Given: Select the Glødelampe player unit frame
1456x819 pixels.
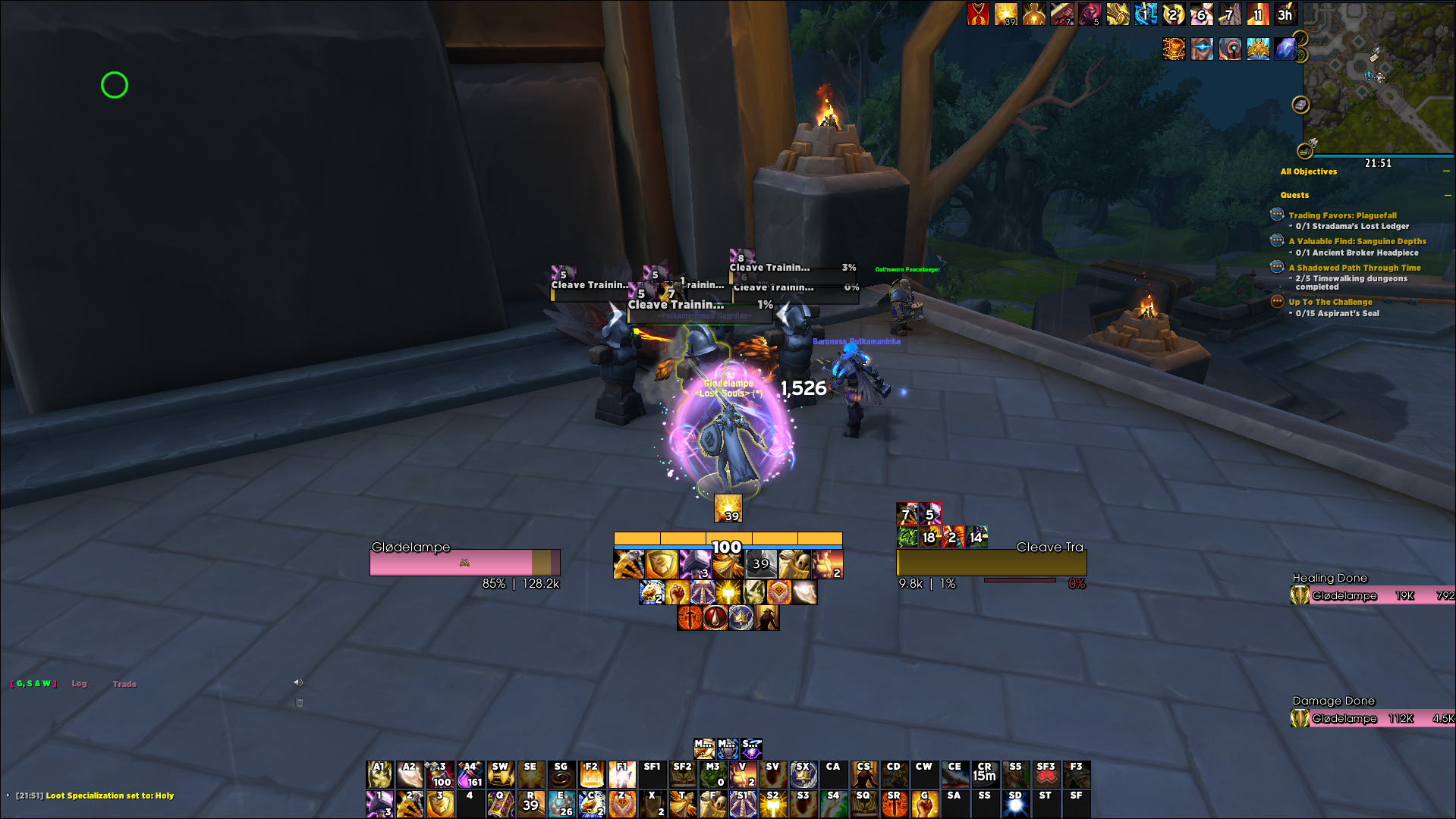Looking at the screenshot, I should tap(464, 562).
